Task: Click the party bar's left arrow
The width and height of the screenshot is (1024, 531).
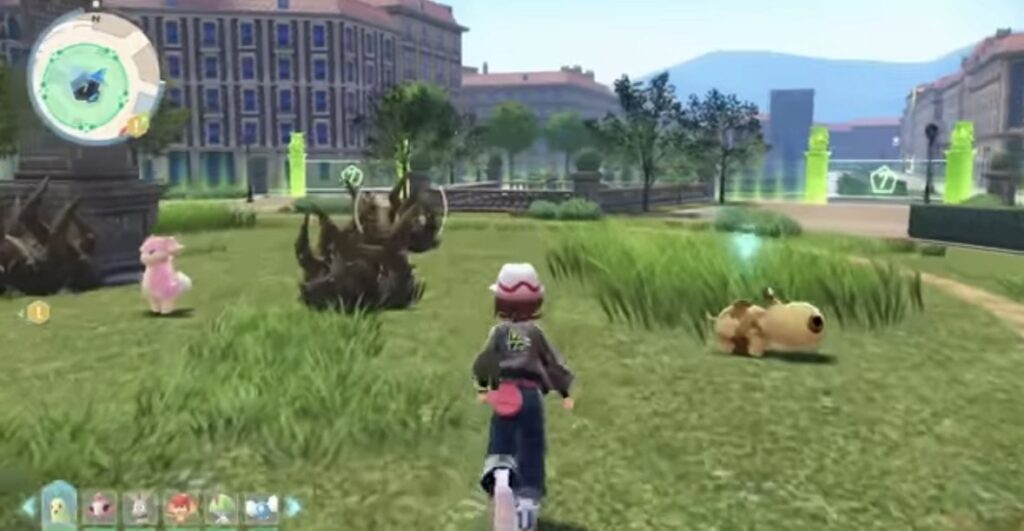Action: click(x=28, y=507)
